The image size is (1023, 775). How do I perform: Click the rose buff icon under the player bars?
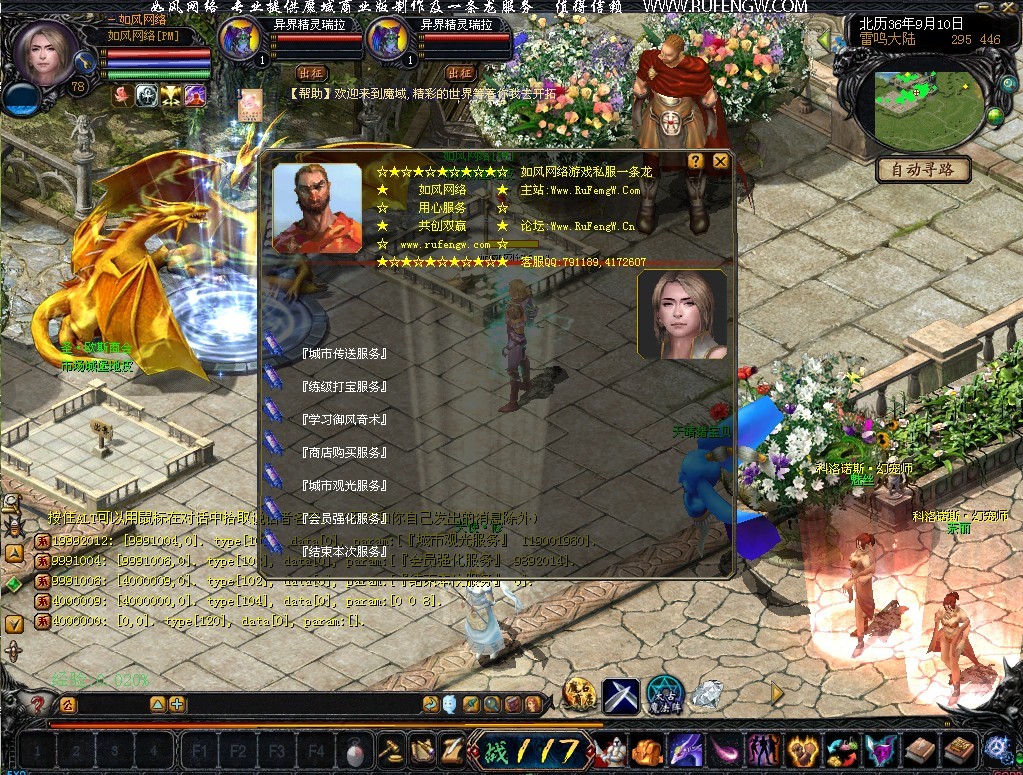(x=122, y=95)
